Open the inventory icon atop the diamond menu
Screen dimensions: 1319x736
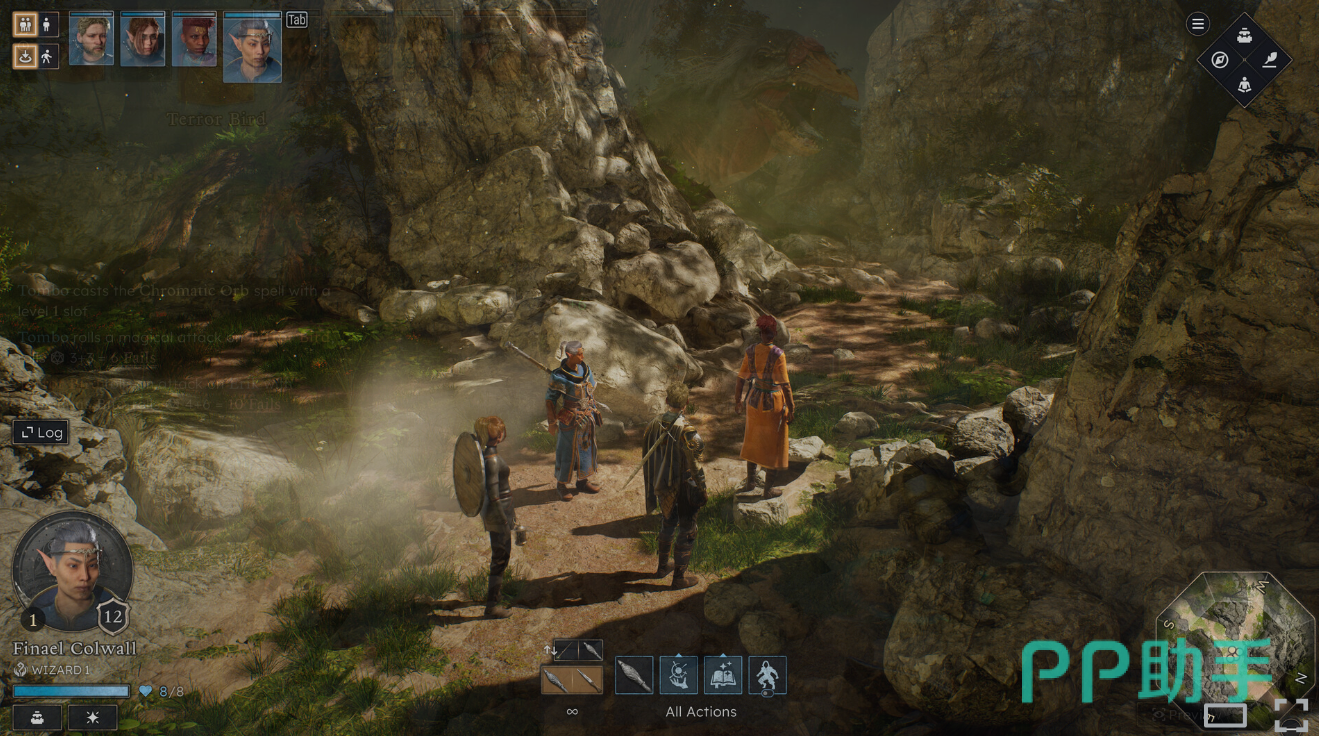tap(1244, 36)
